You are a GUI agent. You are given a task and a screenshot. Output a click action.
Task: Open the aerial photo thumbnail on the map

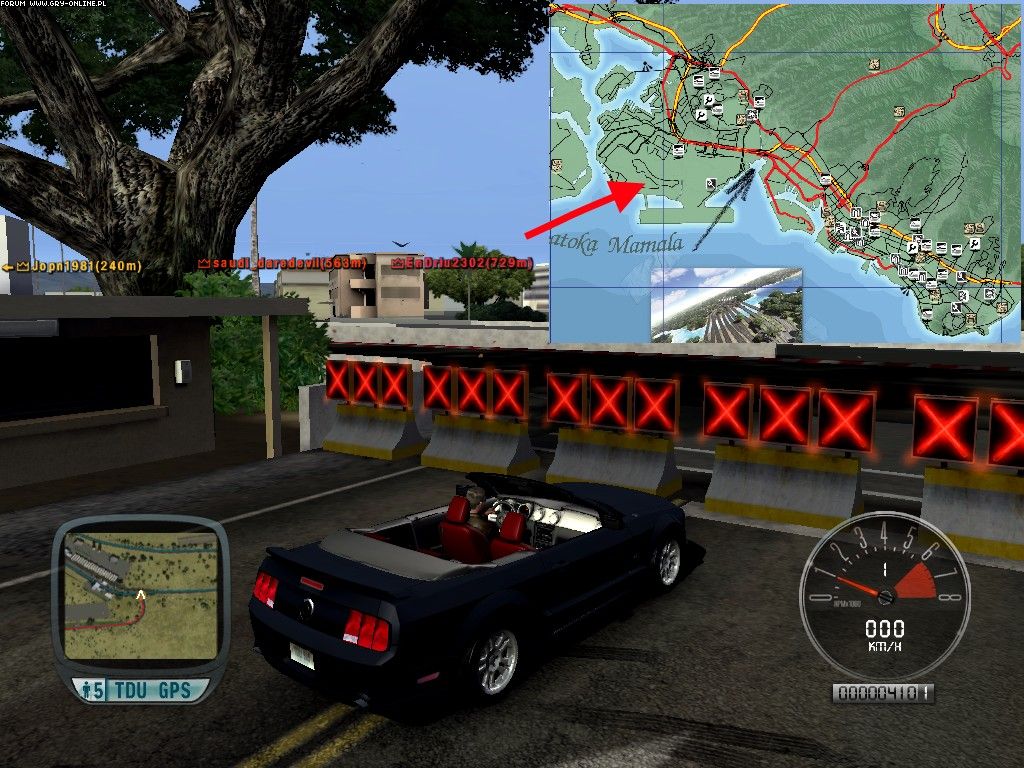point(727,304)
